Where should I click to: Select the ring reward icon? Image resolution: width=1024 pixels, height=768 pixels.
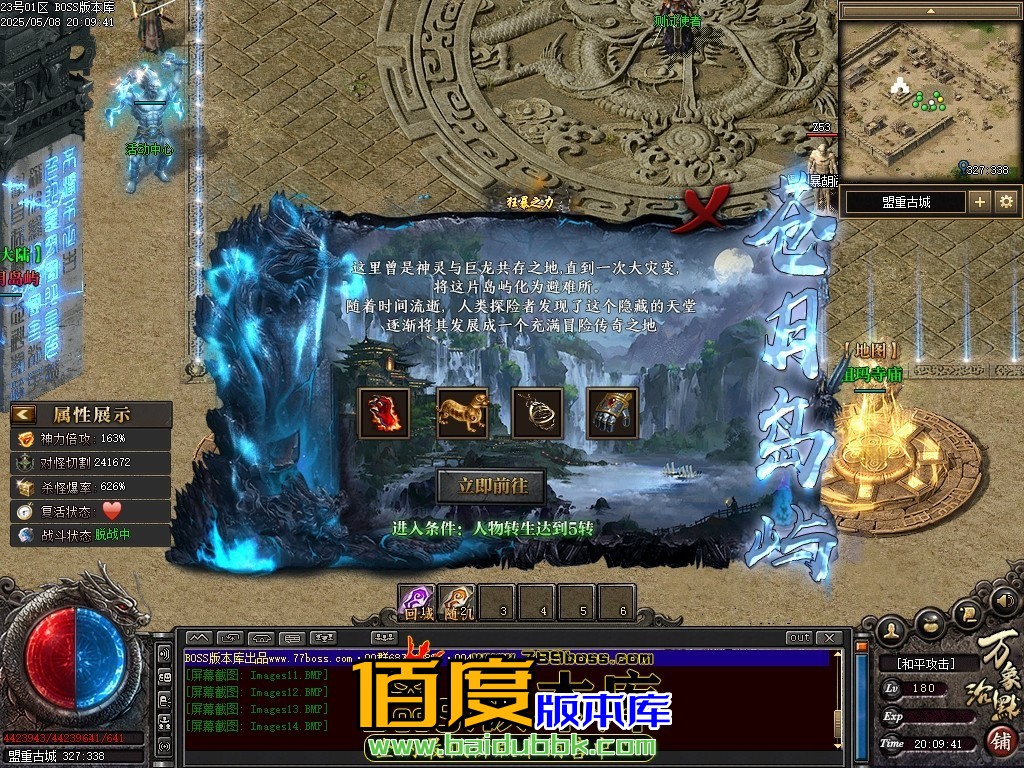(x=538, y=413)
